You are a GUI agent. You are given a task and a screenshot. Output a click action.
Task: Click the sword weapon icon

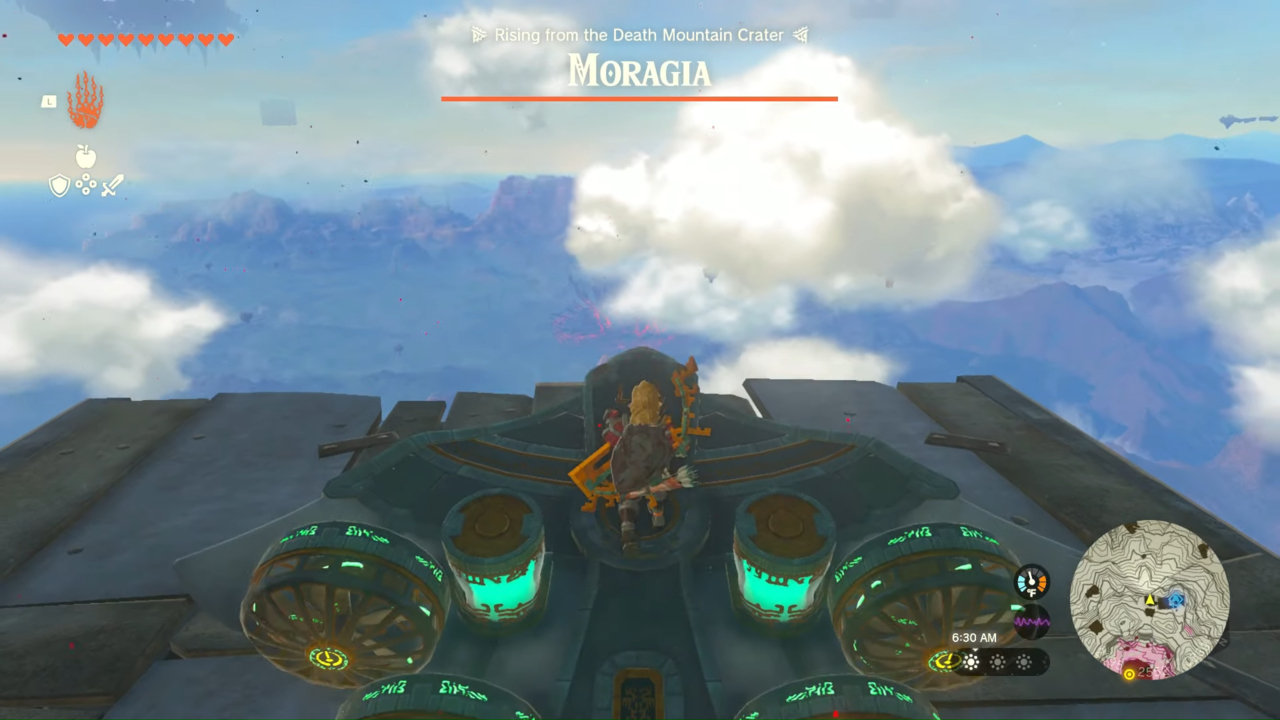[x=110, y=184]
